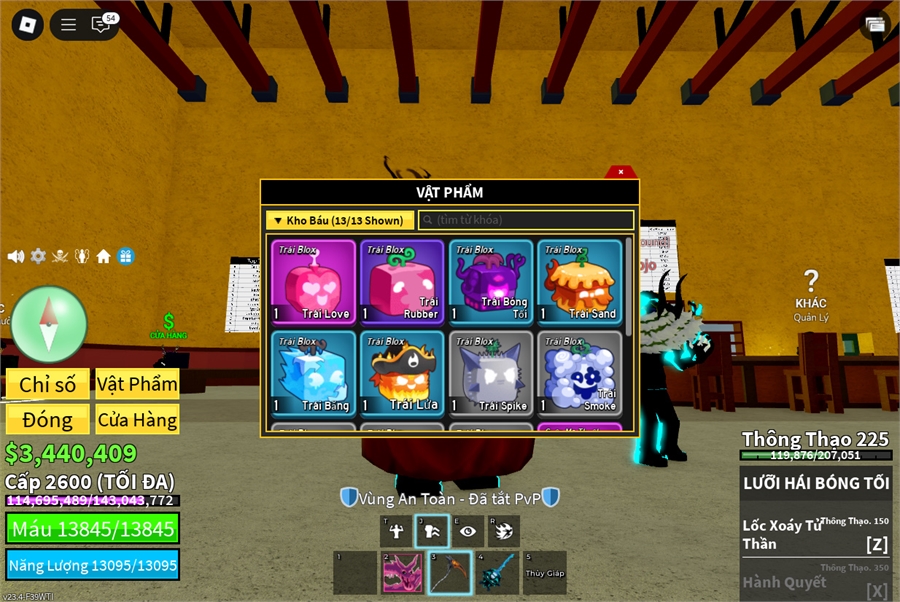Pick the Trái Smoke fruit
Screen dimensions: 900x602
[x=579, y=373]
